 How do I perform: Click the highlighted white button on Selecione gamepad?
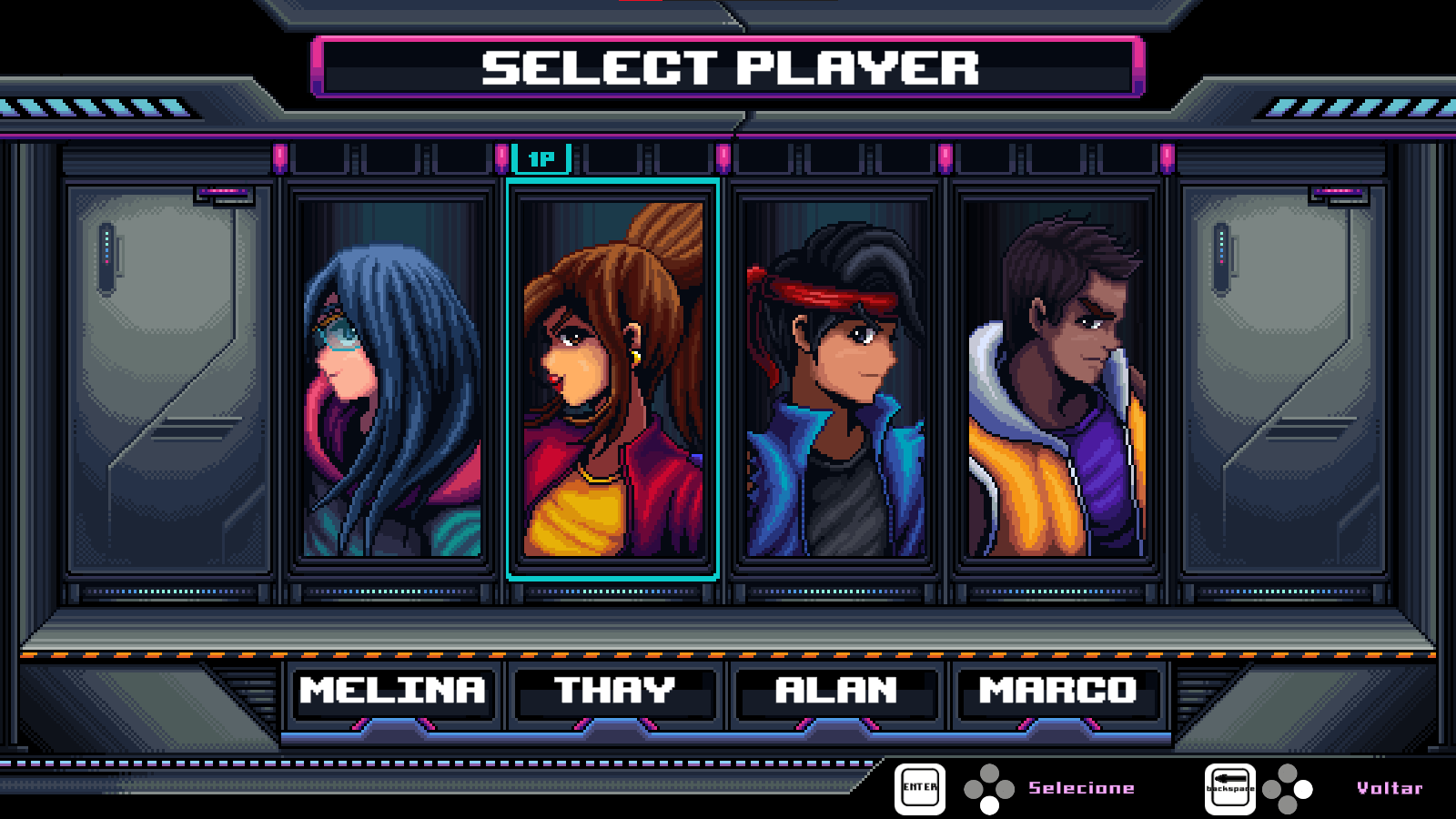(987, 805)
